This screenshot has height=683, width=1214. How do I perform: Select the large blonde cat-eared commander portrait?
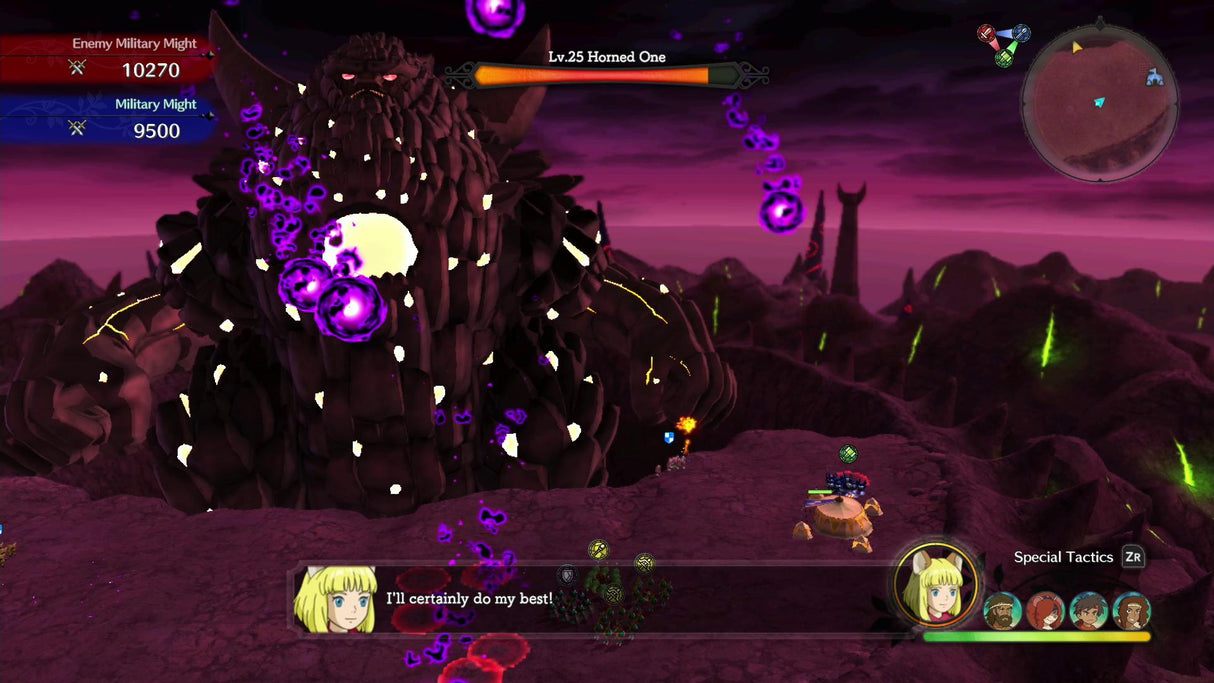pos(936,586)
